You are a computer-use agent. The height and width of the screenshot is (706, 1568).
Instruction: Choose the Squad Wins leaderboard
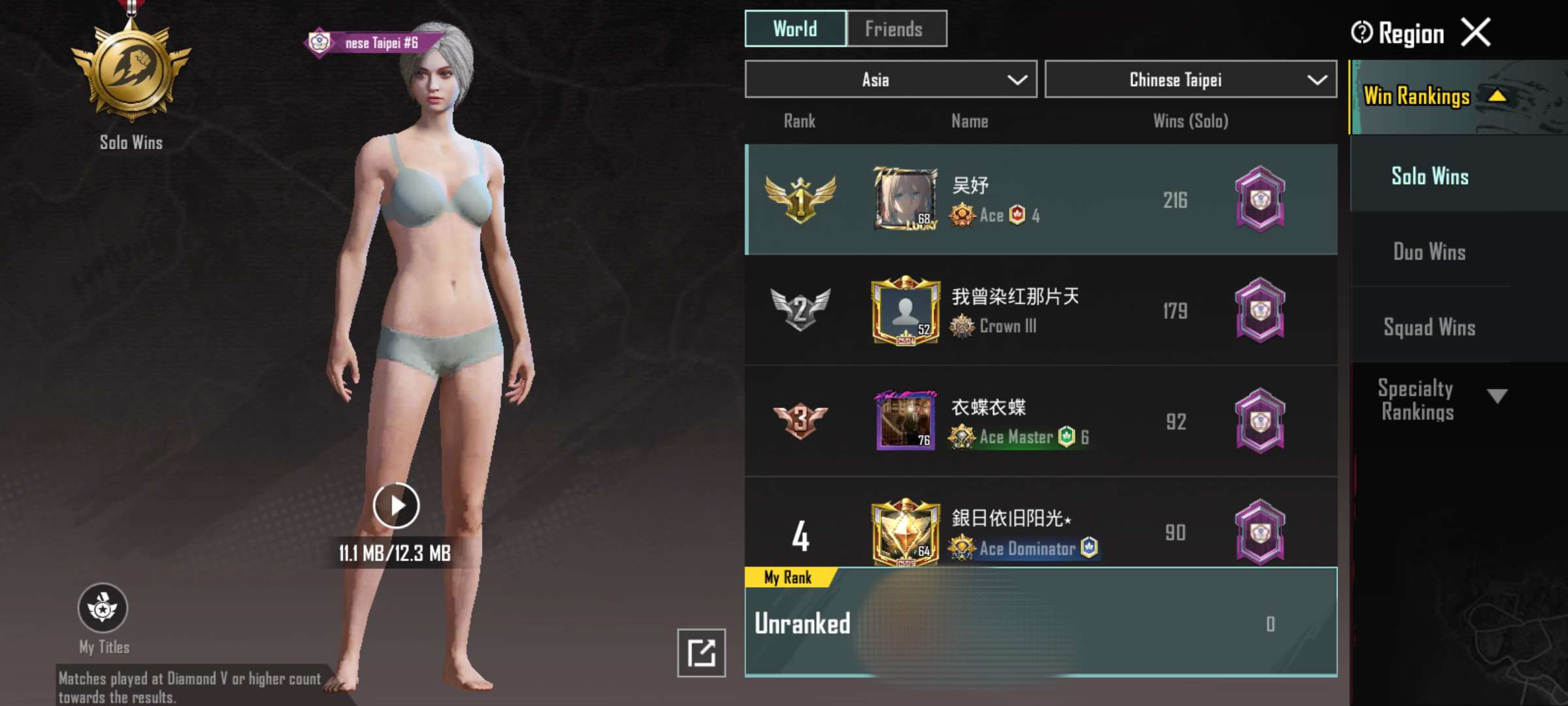[x=1429, y=327]
